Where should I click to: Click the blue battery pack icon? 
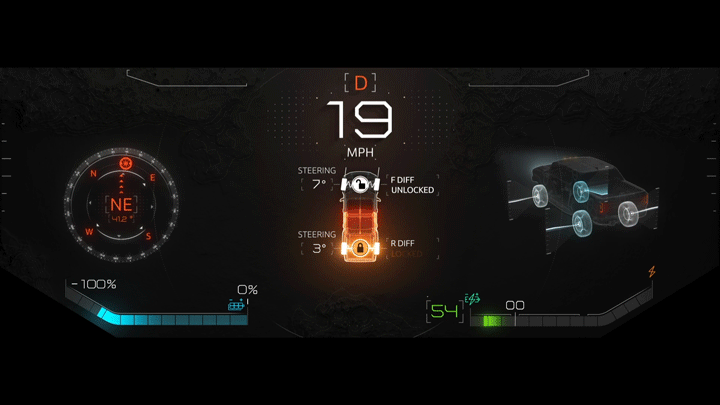click(x=237, y=305)
